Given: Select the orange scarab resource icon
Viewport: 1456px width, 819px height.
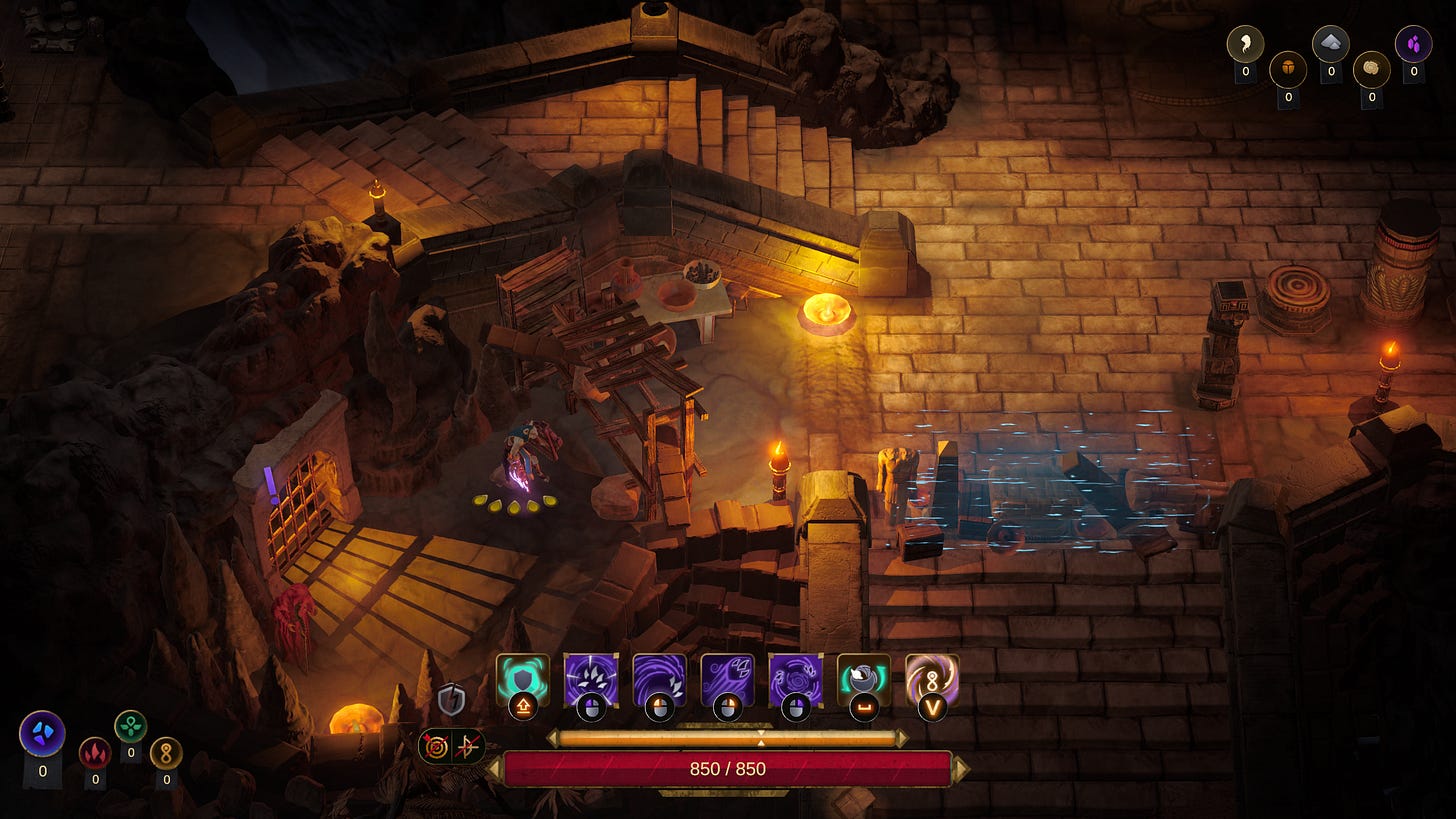Looking at the screenshot, I should pyautogui.click(x=1287, y=69).
